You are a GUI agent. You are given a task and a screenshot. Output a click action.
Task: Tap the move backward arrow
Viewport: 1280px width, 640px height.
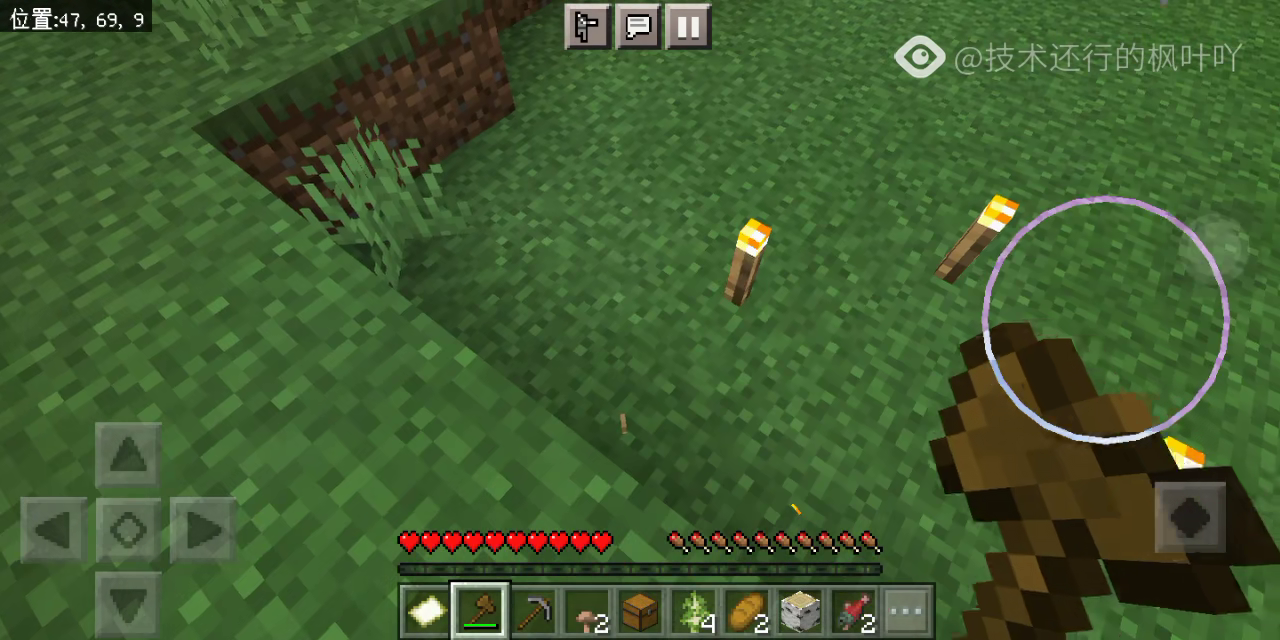(128, 603)
